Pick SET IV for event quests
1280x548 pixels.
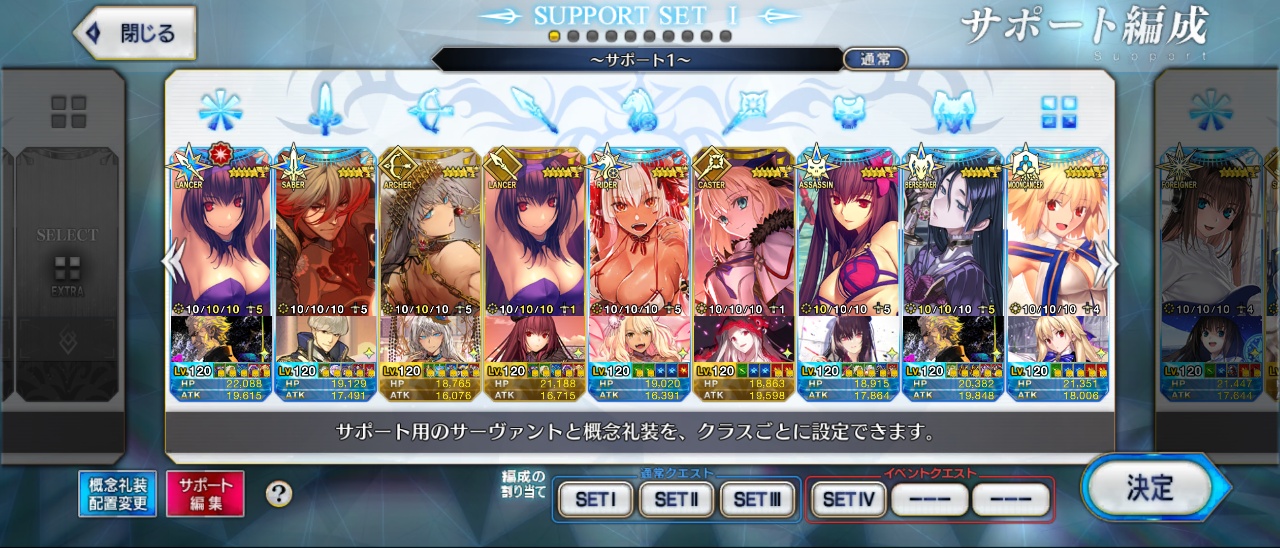pos(847,499)
